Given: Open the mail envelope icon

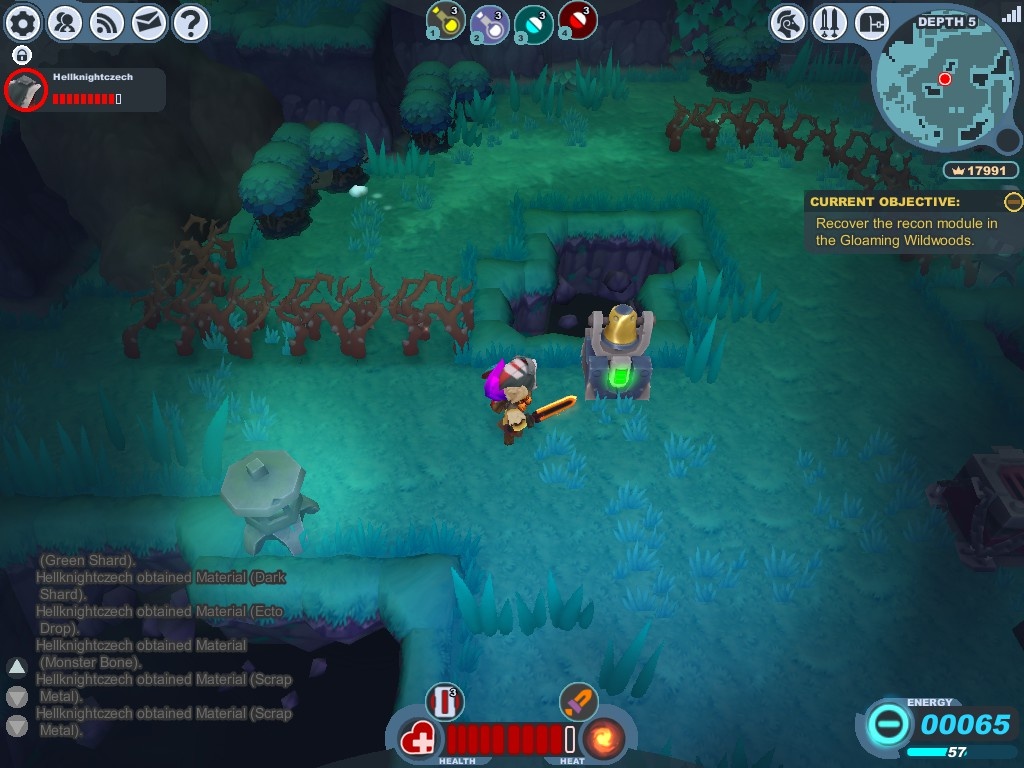Looking at the screenshot, I should [149, 22].
